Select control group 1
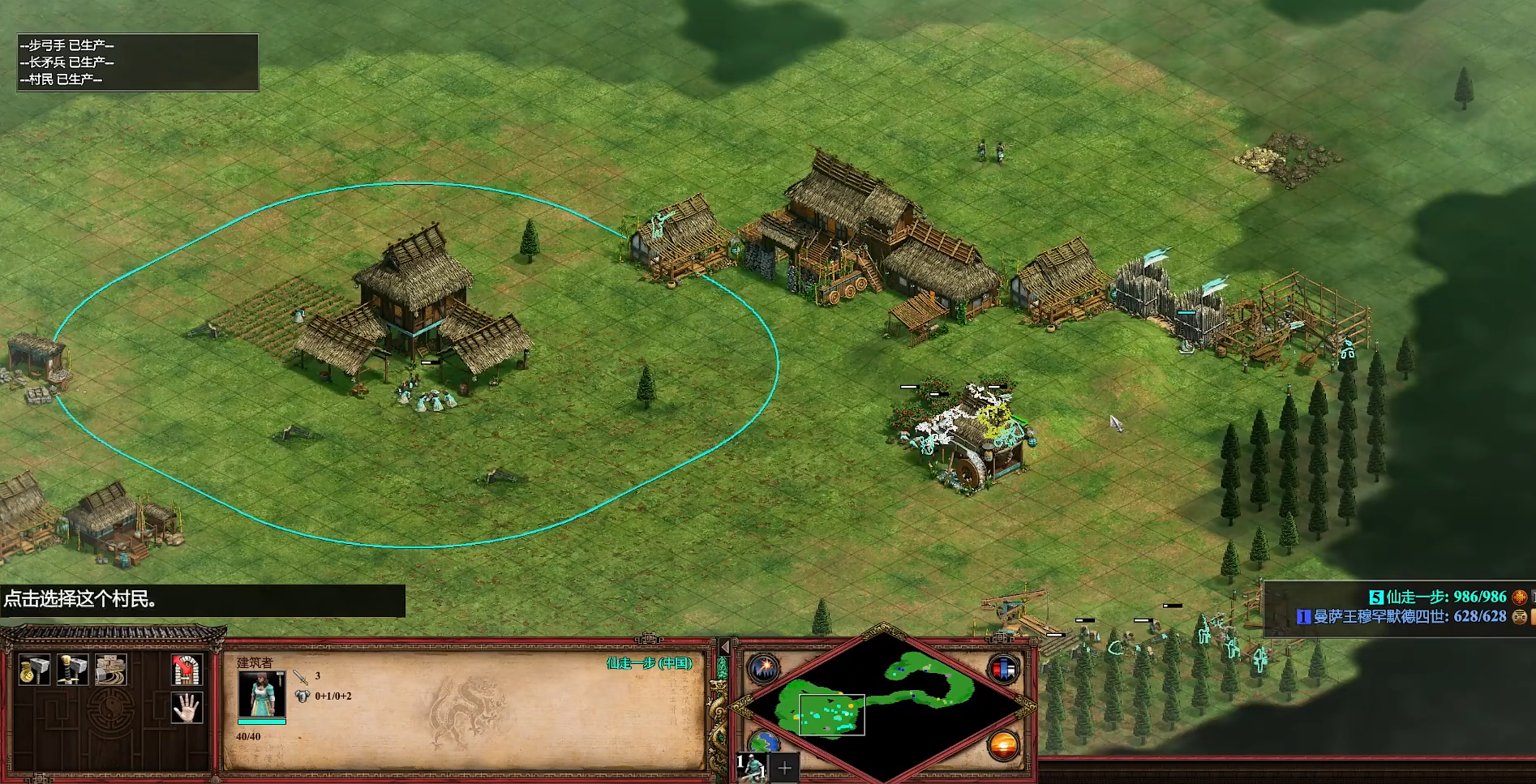Screen dimensions: 1536x784 click(752, 766)
